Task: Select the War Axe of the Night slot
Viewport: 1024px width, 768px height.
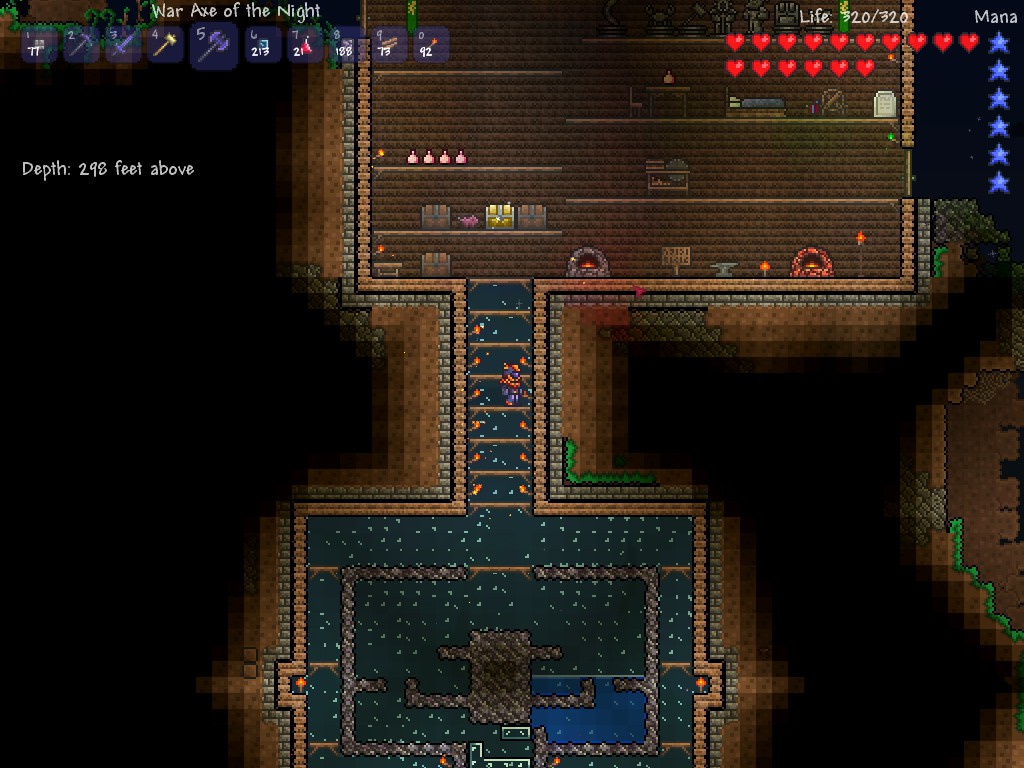Action: coord(214,46)
